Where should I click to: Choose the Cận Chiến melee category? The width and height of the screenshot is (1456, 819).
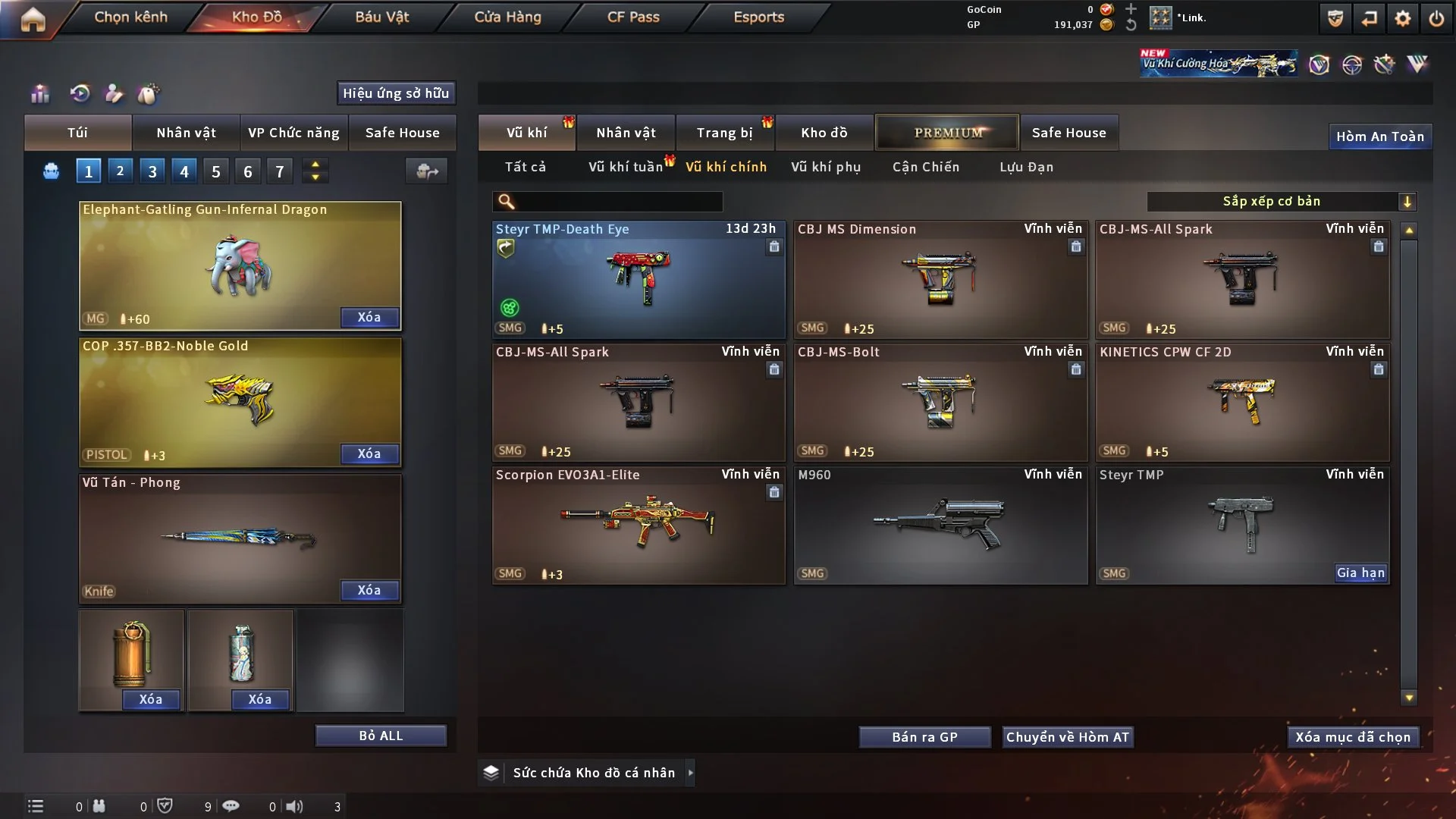click(x=925, y=167)
